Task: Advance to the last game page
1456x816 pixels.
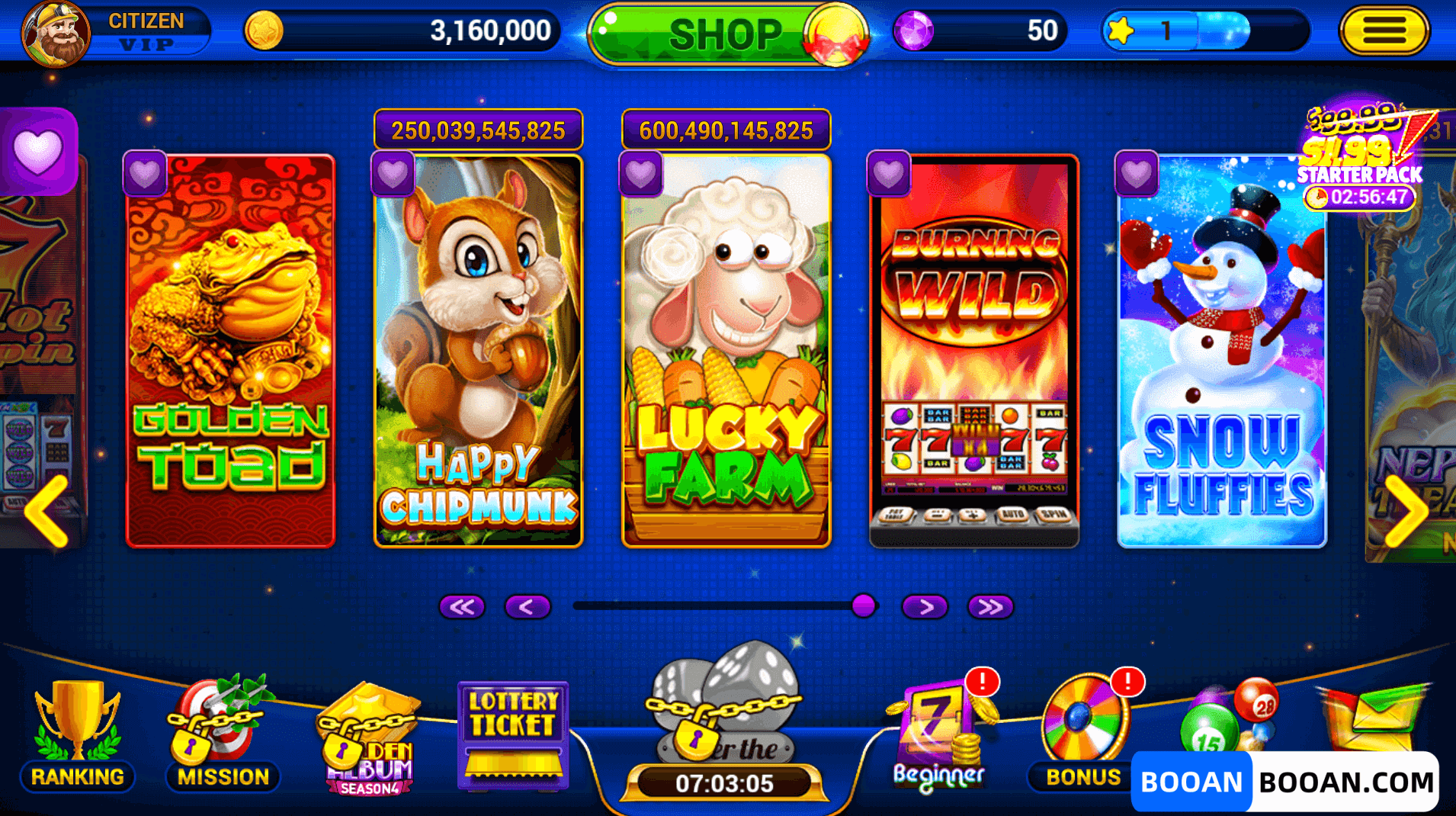Action: (989, 606)
